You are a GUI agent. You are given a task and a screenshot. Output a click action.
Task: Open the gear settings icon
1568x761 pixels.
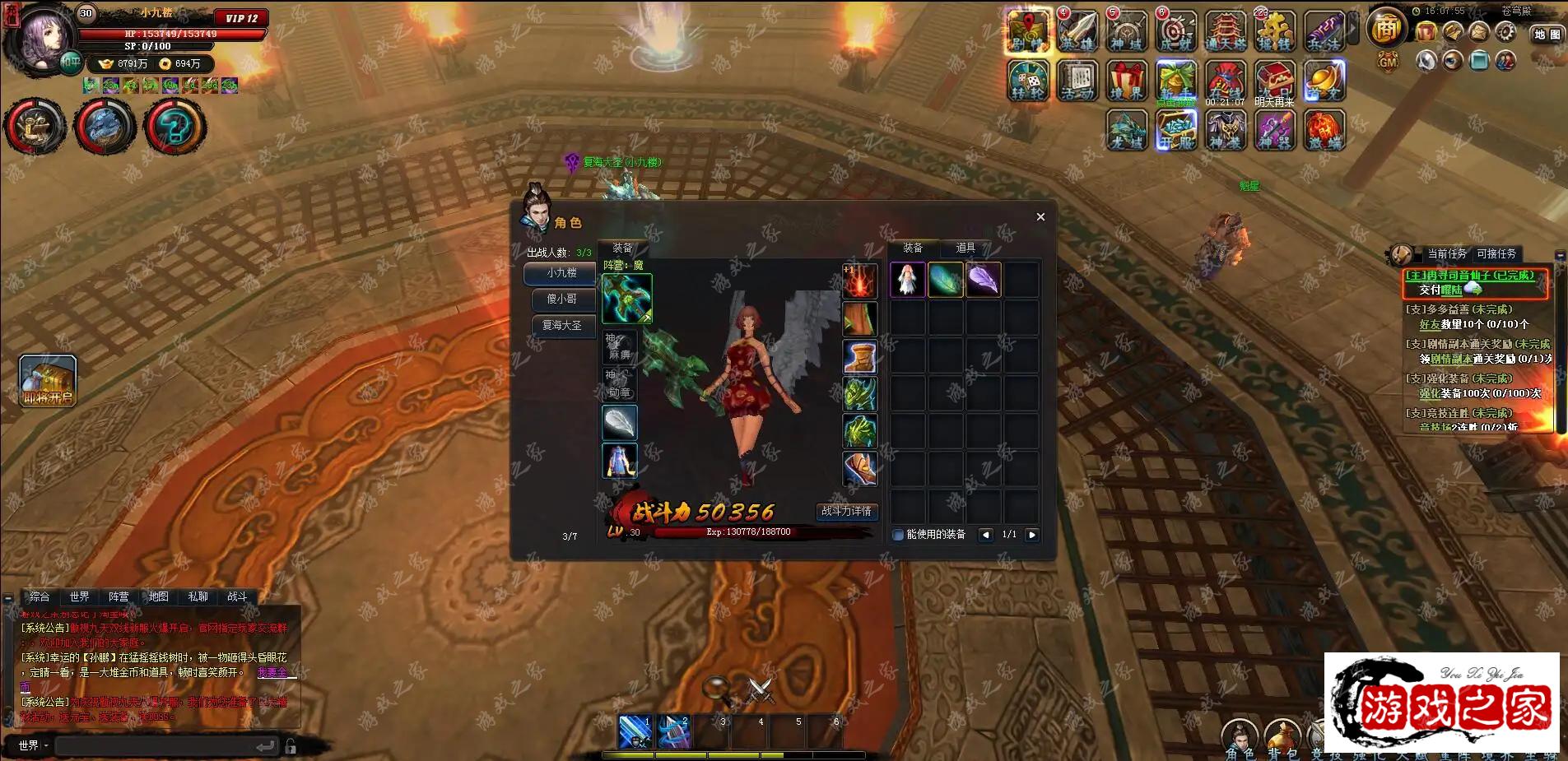click(x=1505, y=32)
